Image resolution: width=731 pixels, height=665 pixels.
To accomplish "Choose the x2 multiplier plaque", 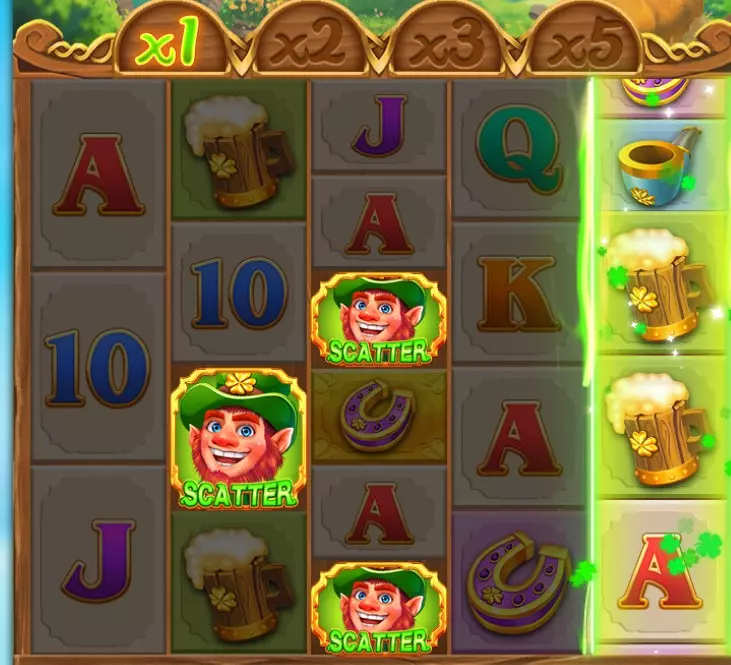I will (x=310, y=46).
